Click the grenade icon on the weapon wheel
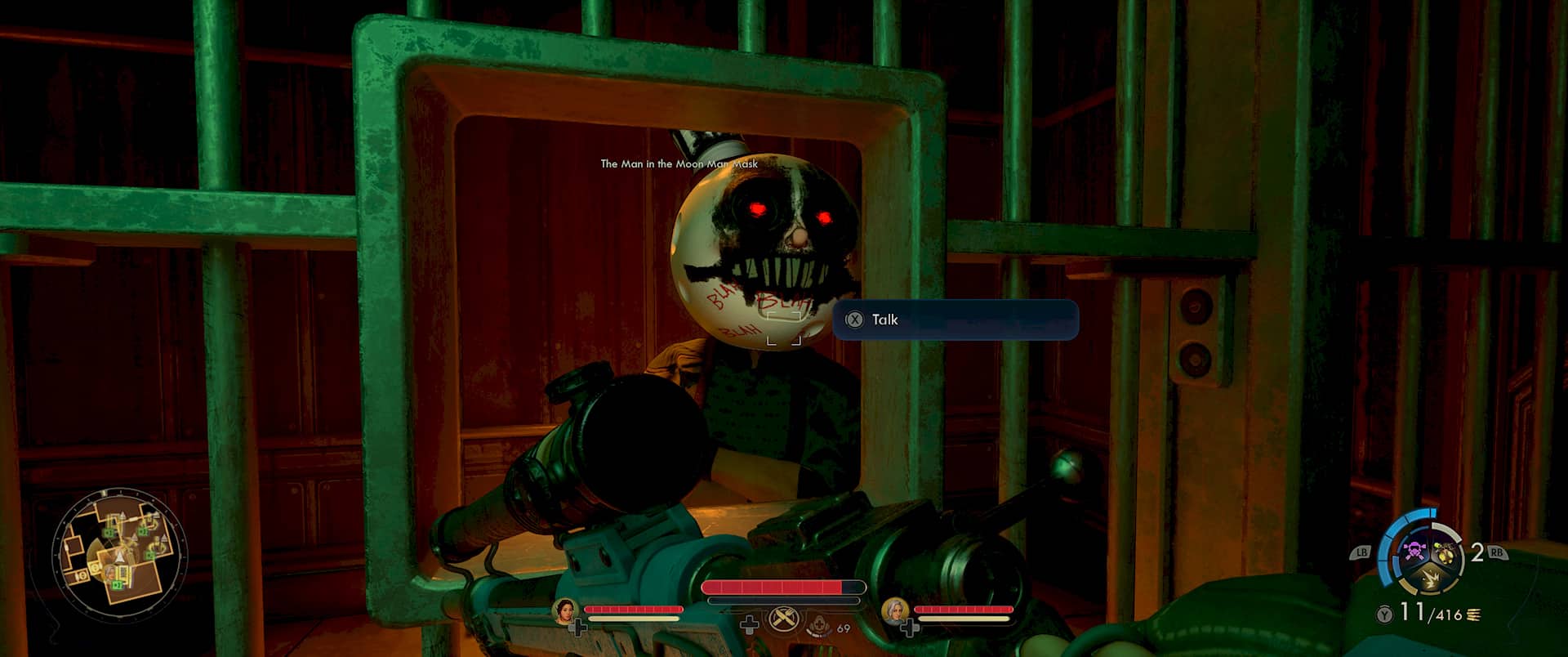Image resolution: width=1568 pixels, height=657 pixels. (x=1445, y=552)
